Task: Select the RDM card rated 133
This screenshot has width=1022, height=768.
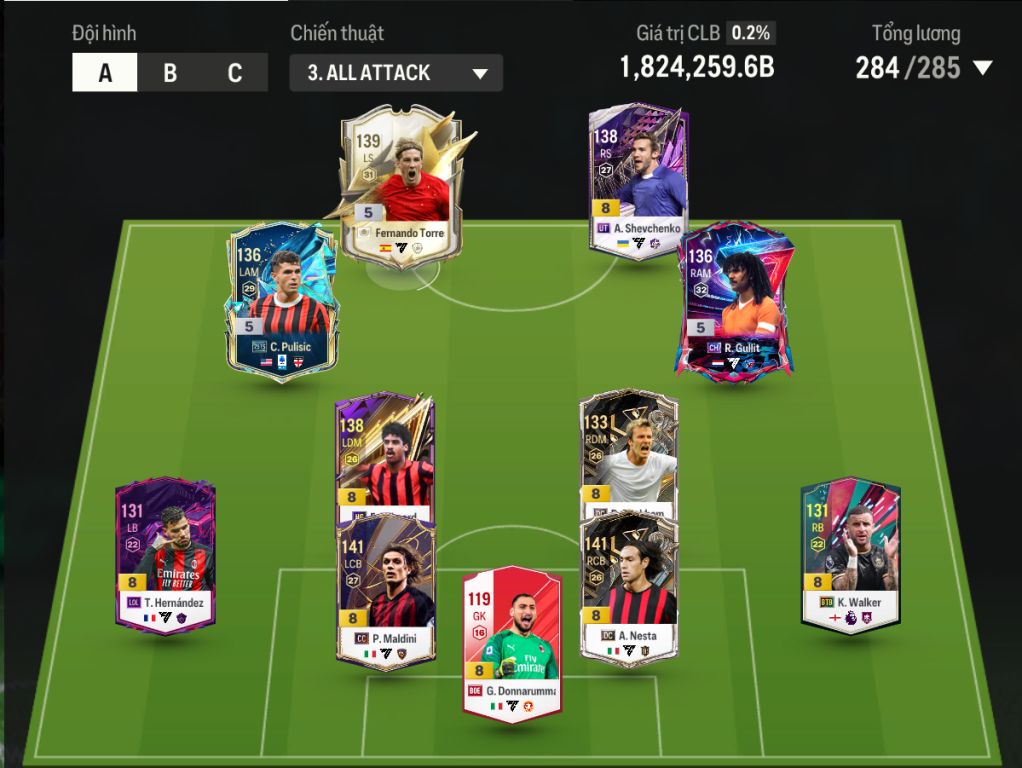Action: (x=629, y=452)
